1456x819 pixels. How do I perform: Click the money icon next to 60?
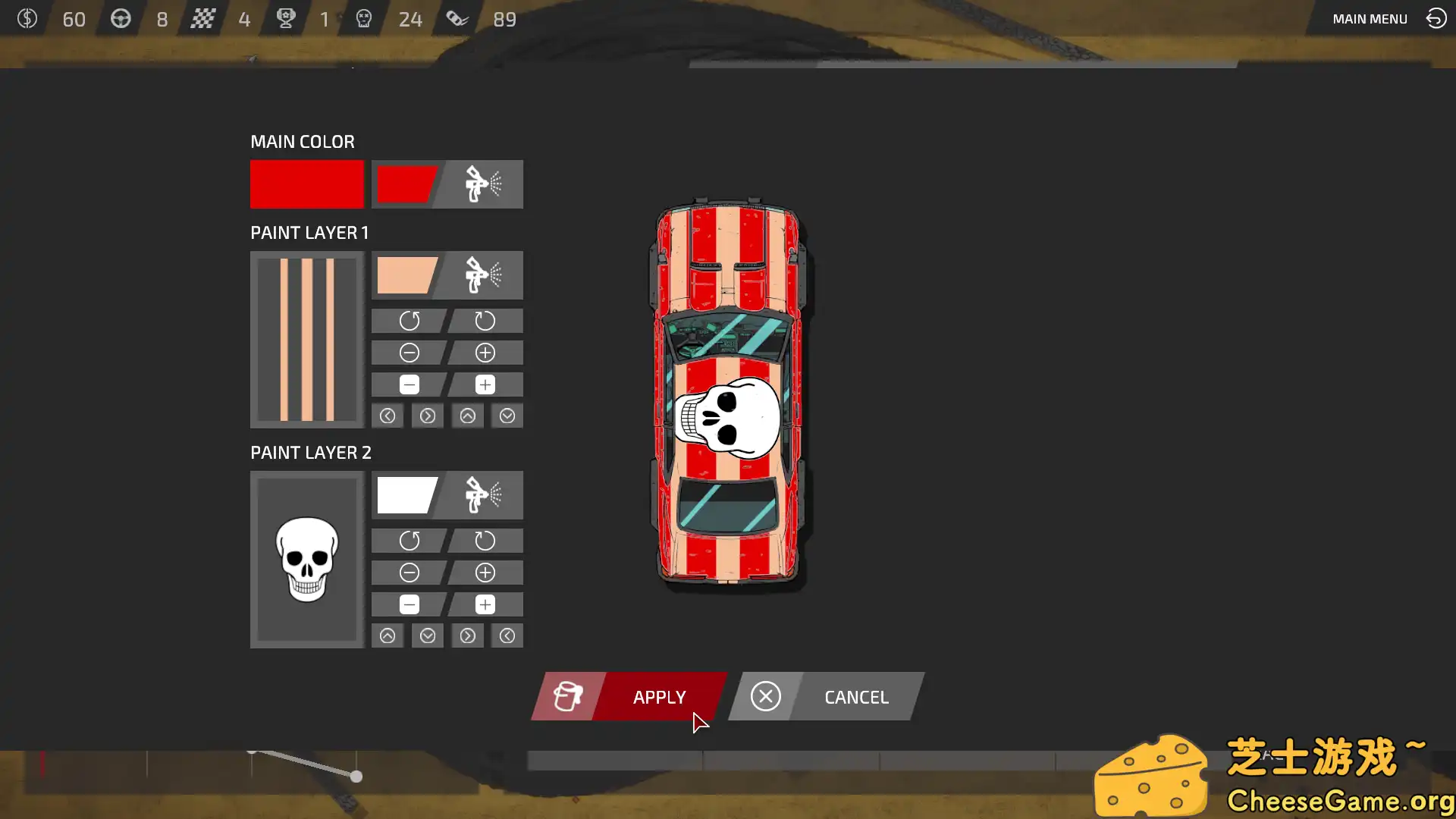click(x=28, y=19)
